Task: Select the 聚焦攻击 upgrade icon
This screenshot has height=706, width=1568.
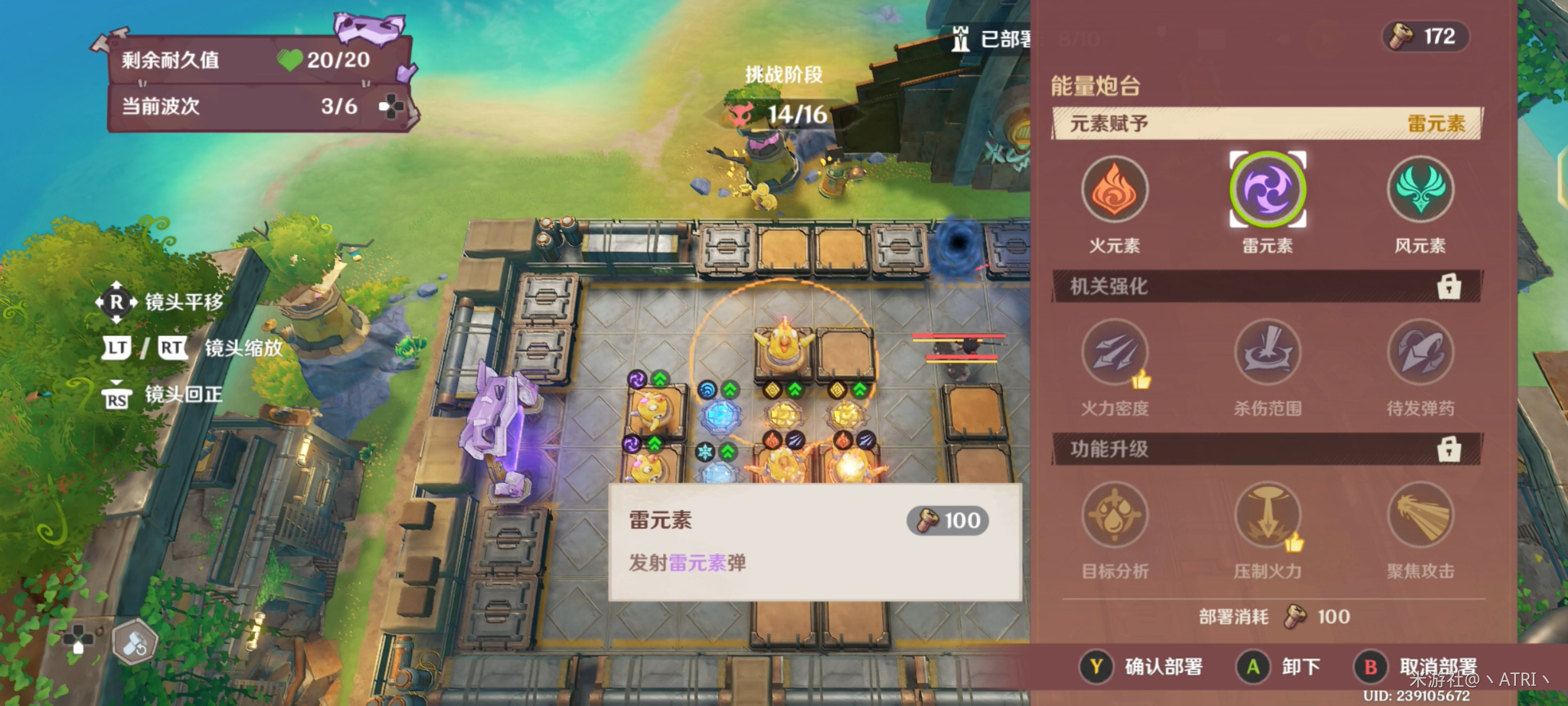Action: pos(1419,515)
